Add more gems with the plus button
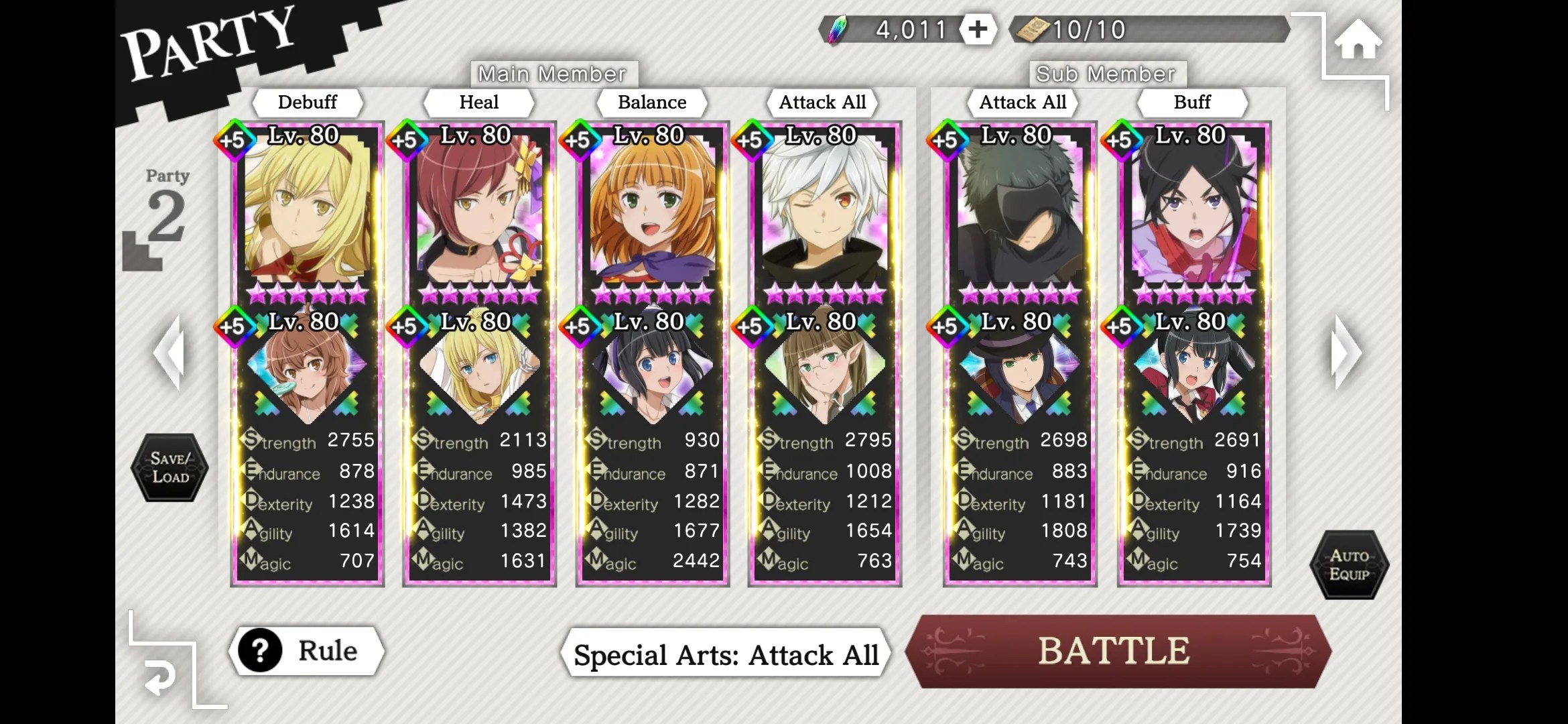The height and width of the screenshot is (724, 1568). [x=978, y=29]
